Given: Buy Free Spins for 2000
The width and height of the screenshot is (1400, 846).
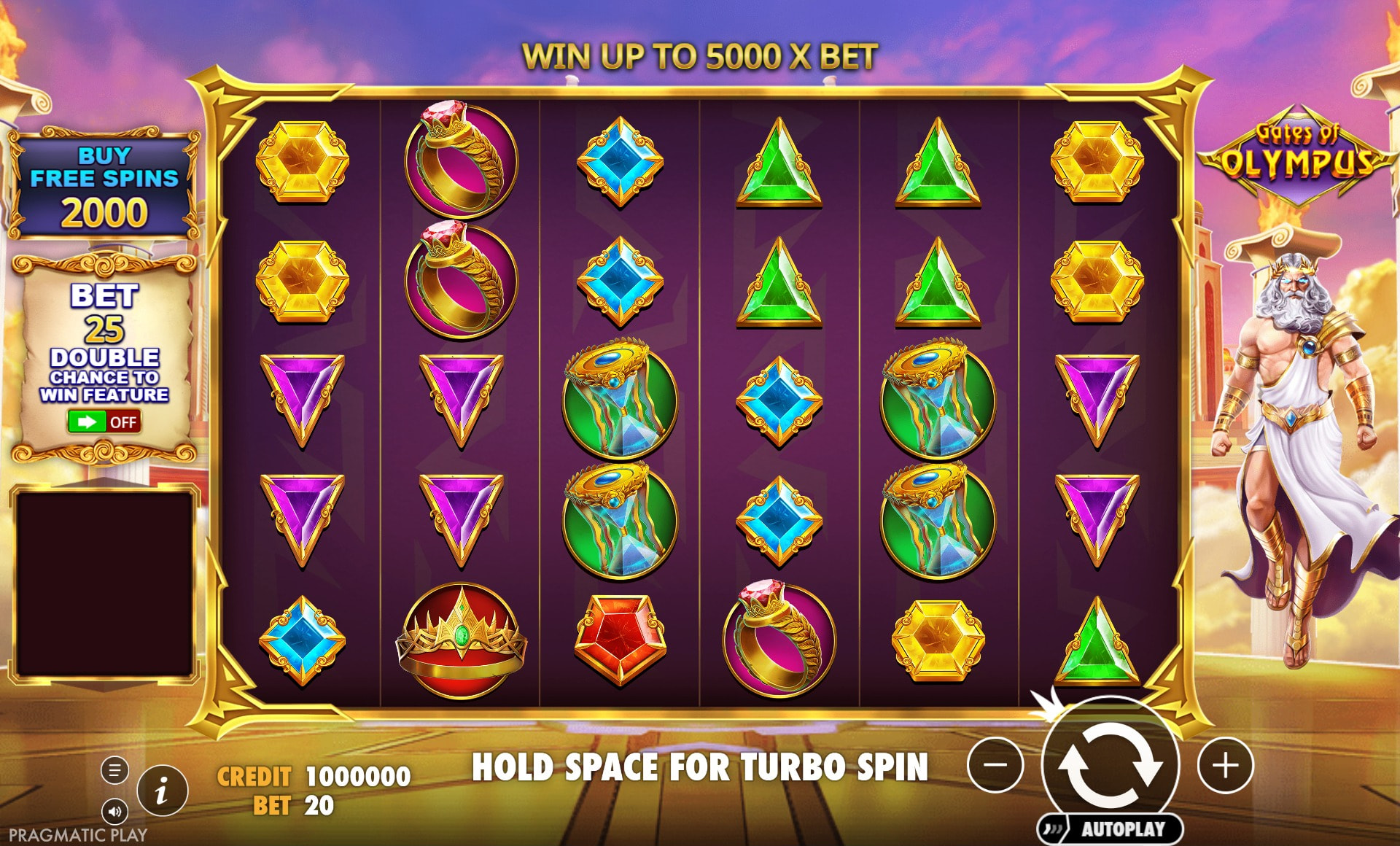Looking at the screenshot, I should click(x=104, y=187).
